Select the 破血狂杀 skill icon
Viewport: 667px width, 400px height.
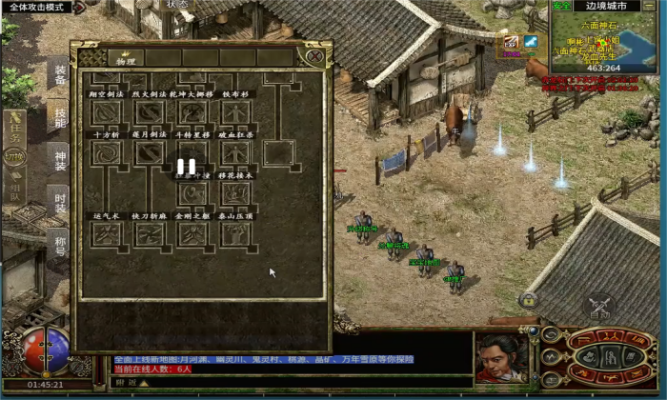point(236,153)
